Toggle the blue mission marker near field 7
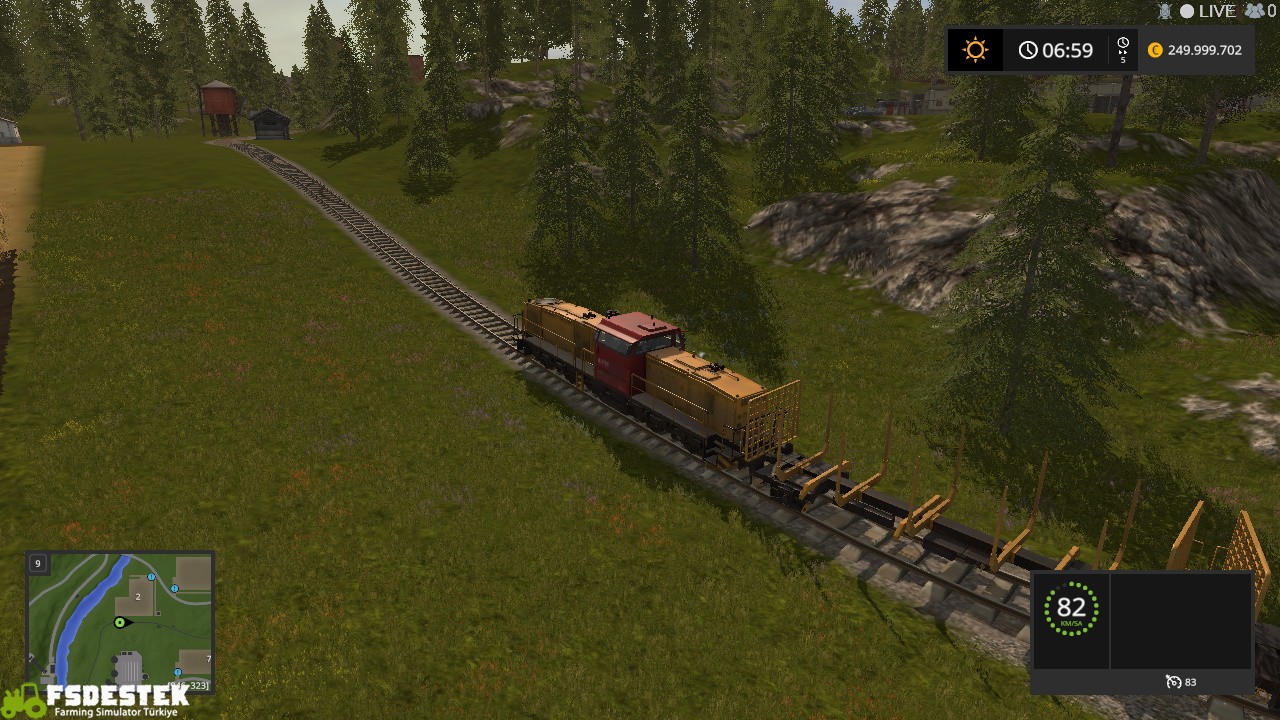This screenshot has width=1280, height=720. (178, 672)
